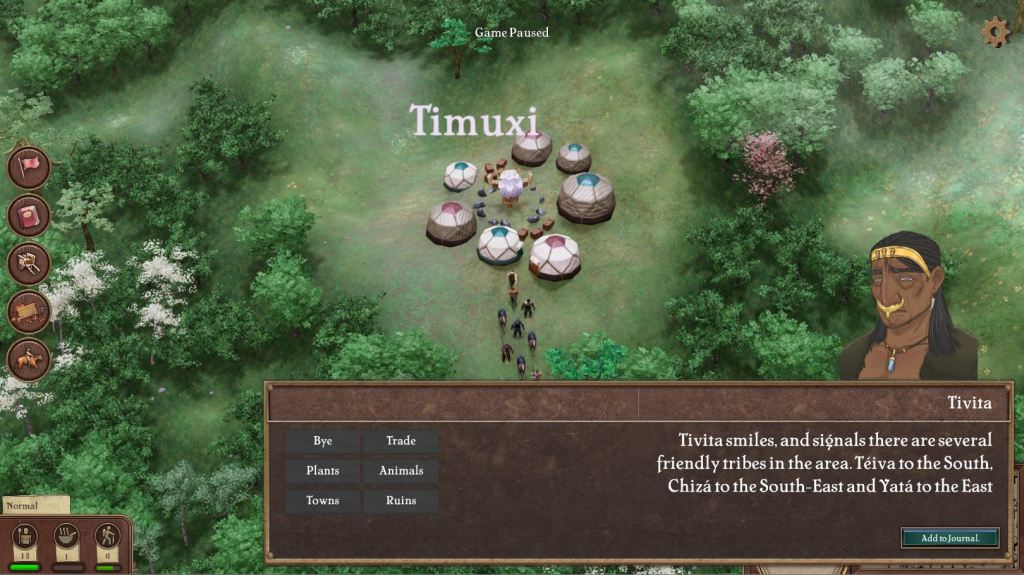Open the camp blanket icon
The width and height of the screenshot is (1024, 575).
[29, 311]
